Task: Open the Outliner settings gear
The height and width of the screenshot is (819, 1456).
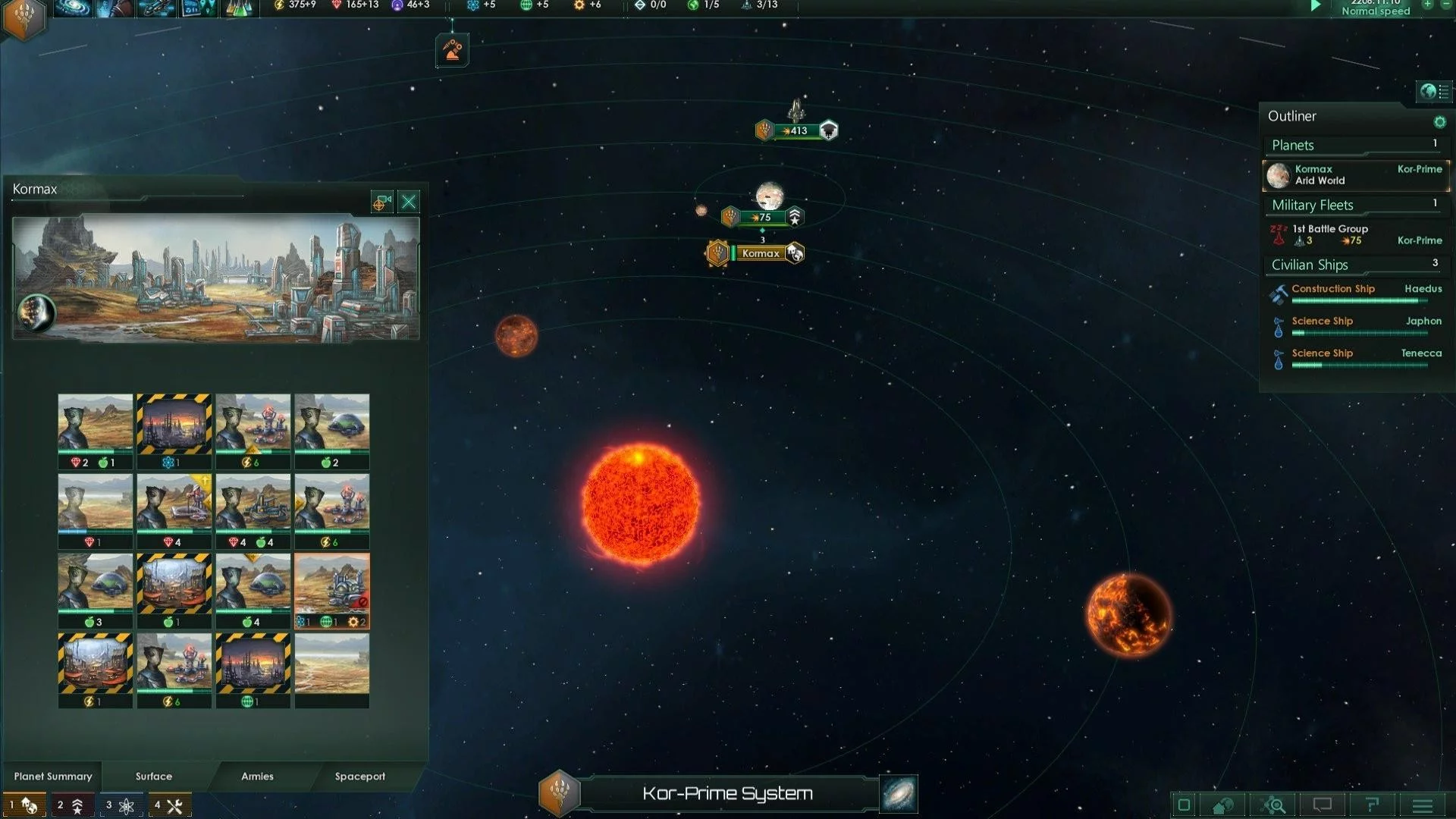Action: 1439,122
